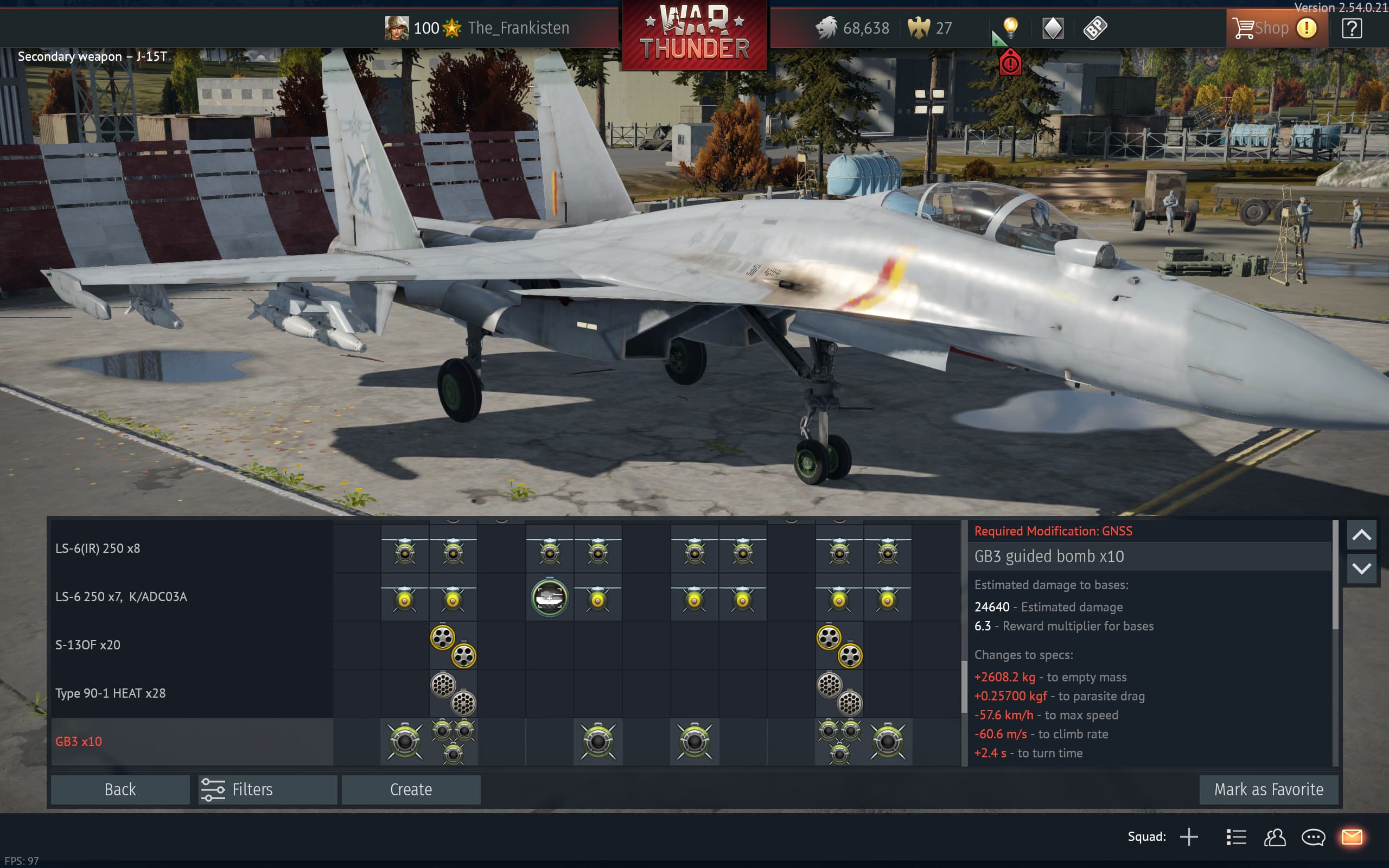The image size is (1389, 868).
Task: Open the question mark help button
Action: [1352, 28]
